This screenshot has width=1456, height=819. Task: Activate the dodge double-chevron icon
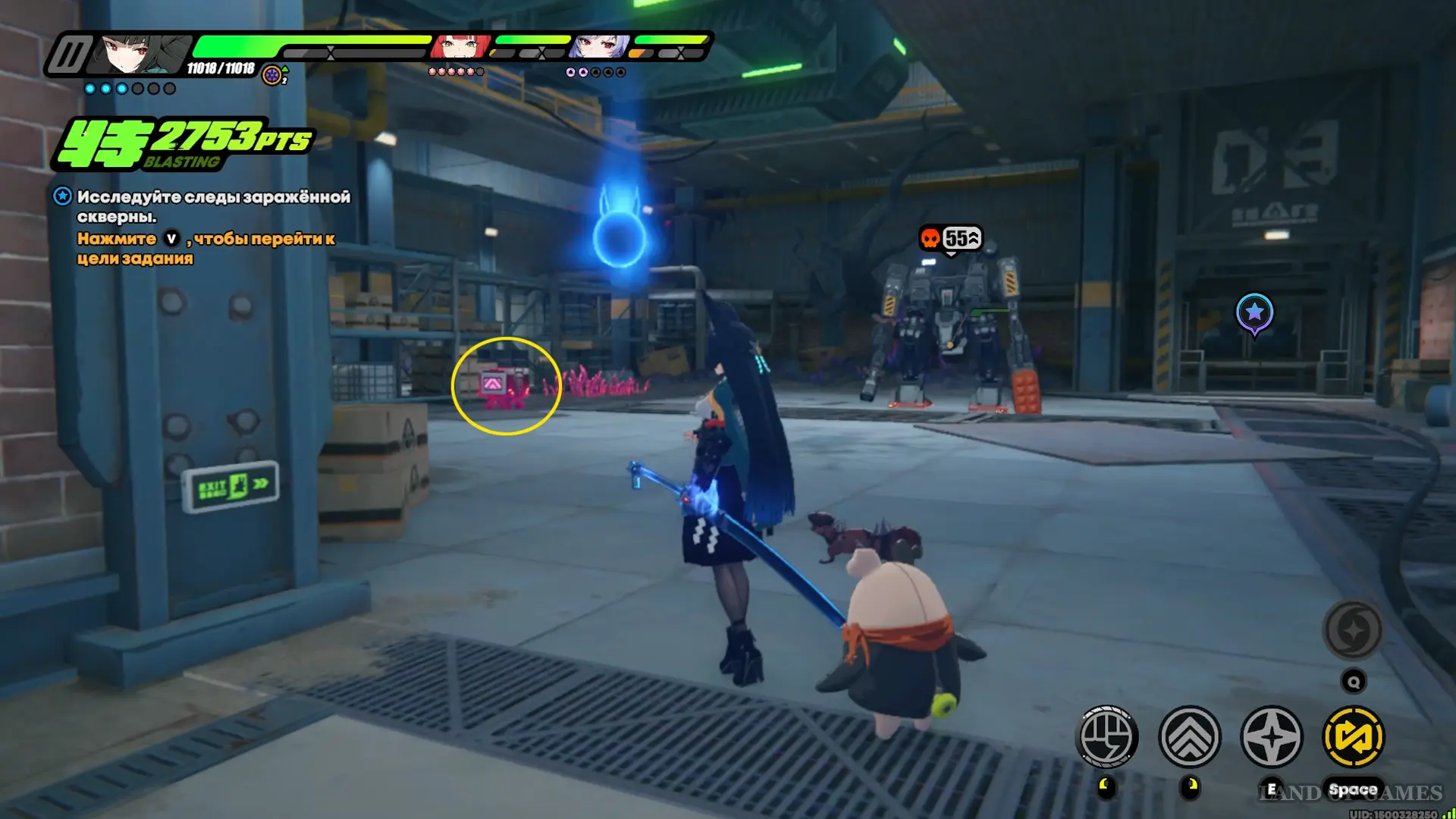pos(1189,736)
